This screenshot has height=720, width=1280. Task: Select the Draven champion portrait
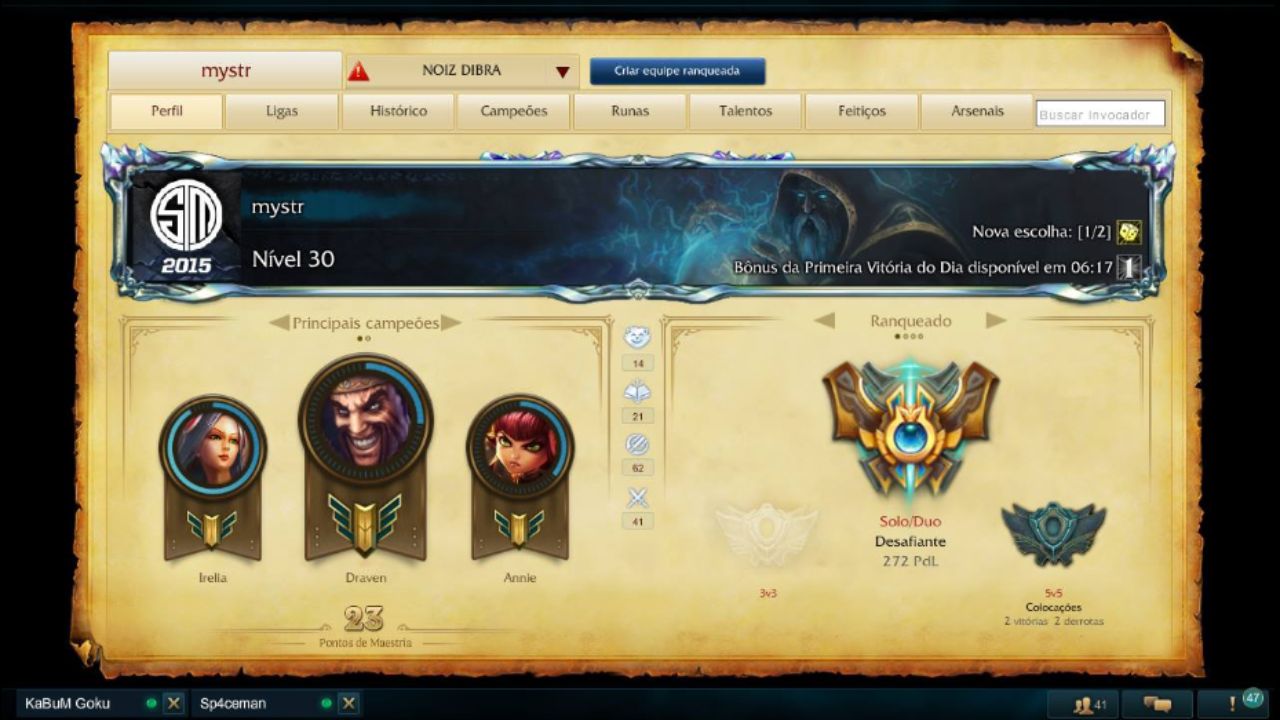366,423
